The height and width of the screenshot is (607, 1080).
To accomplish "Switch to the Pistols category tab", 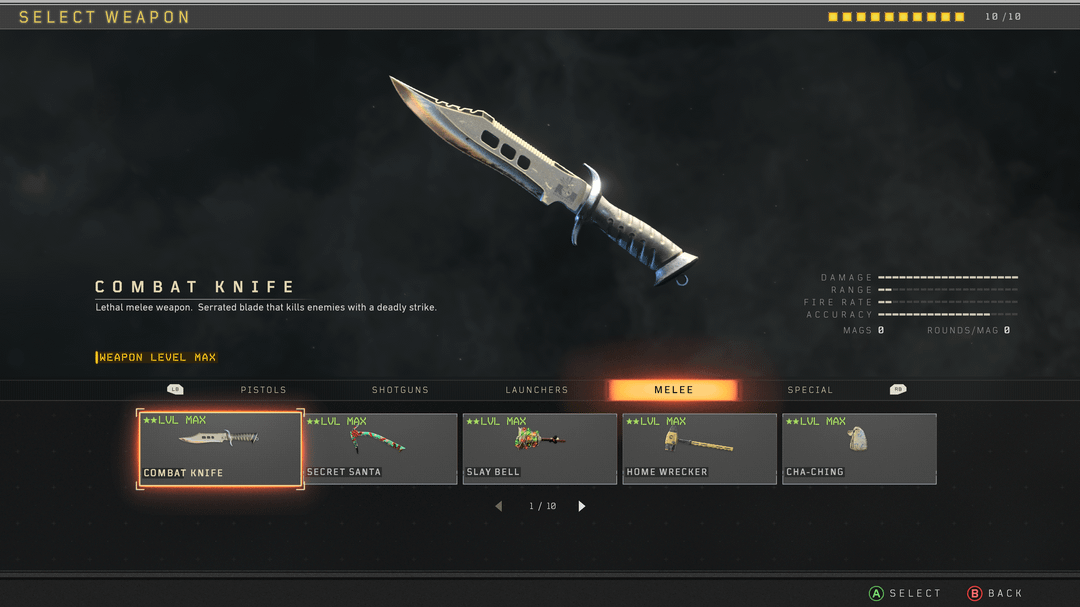I will click(263, 390).
